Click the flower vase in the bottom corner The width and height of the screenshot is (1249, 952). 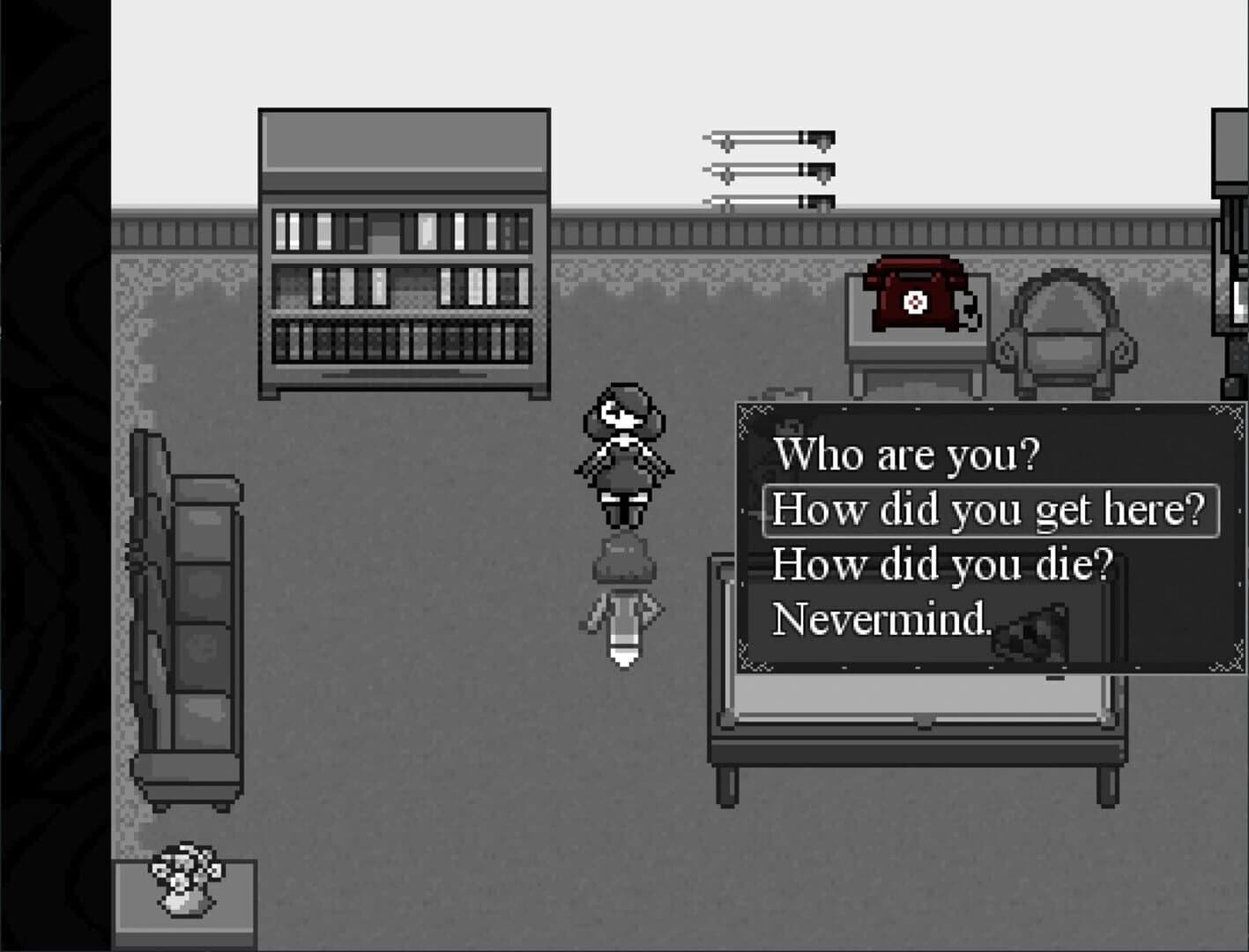[x=185, y=877]
